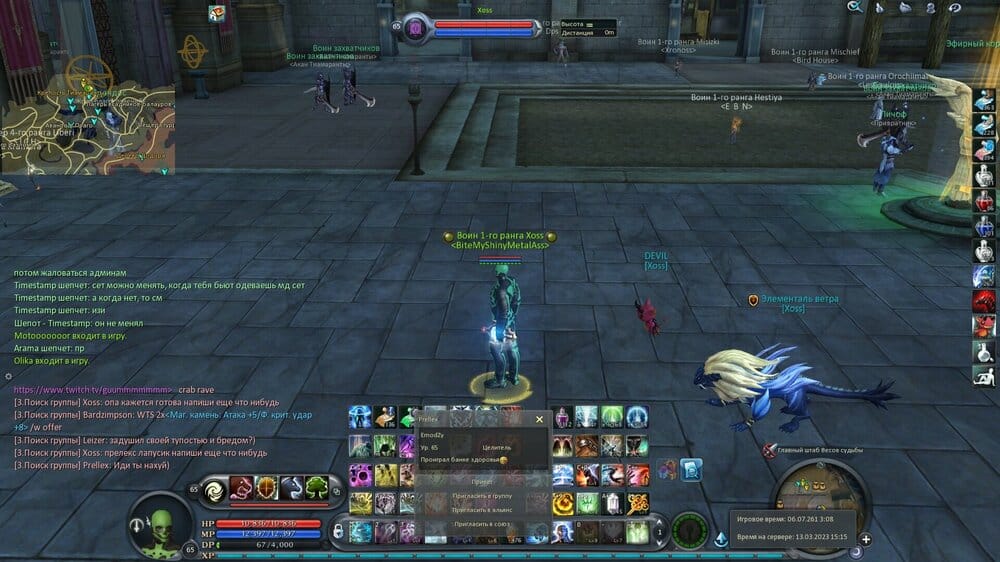Open the blue document search button

(x=691, y=468)
